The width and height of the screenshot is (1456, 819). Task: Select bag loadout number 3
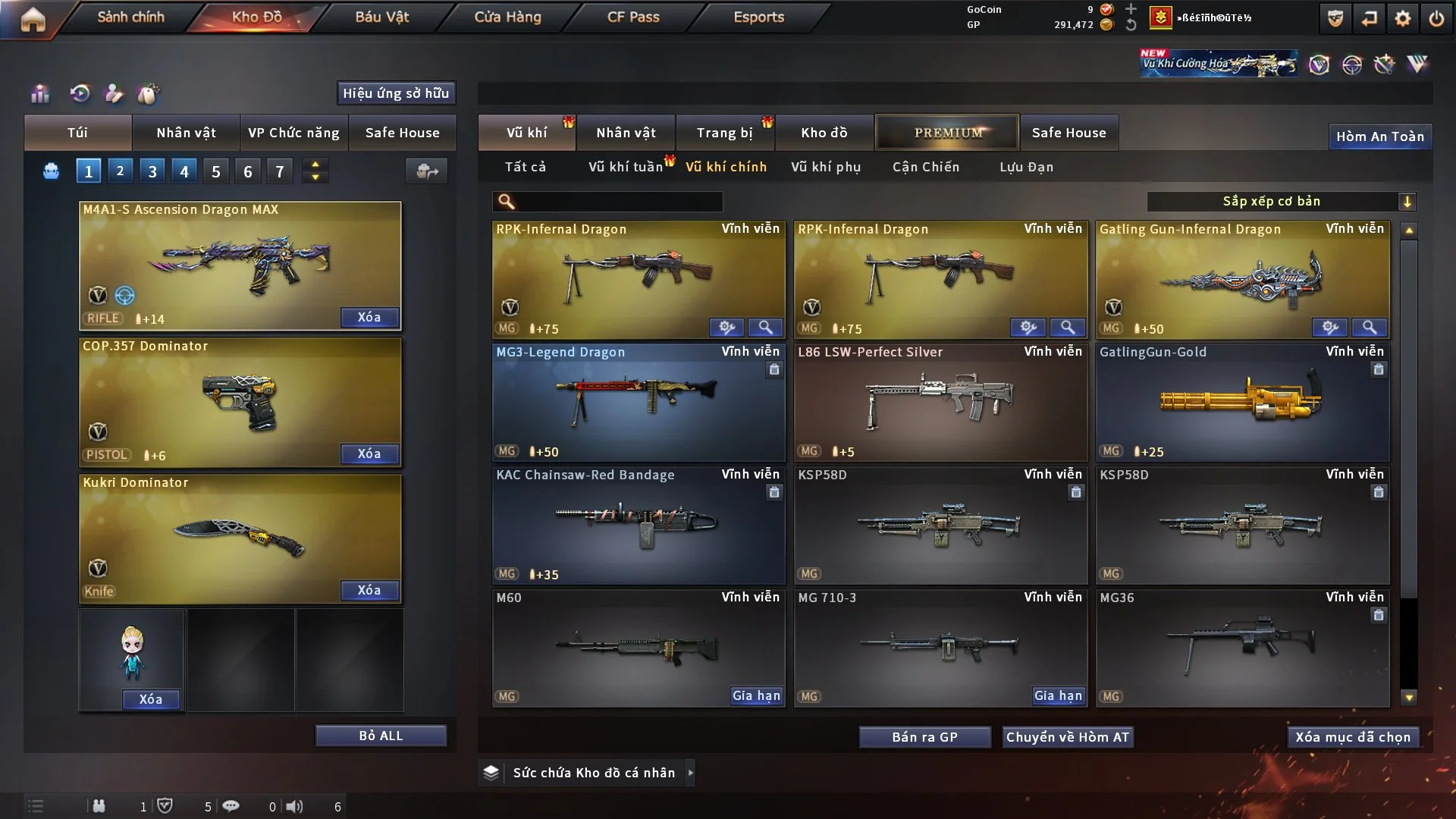152,171
